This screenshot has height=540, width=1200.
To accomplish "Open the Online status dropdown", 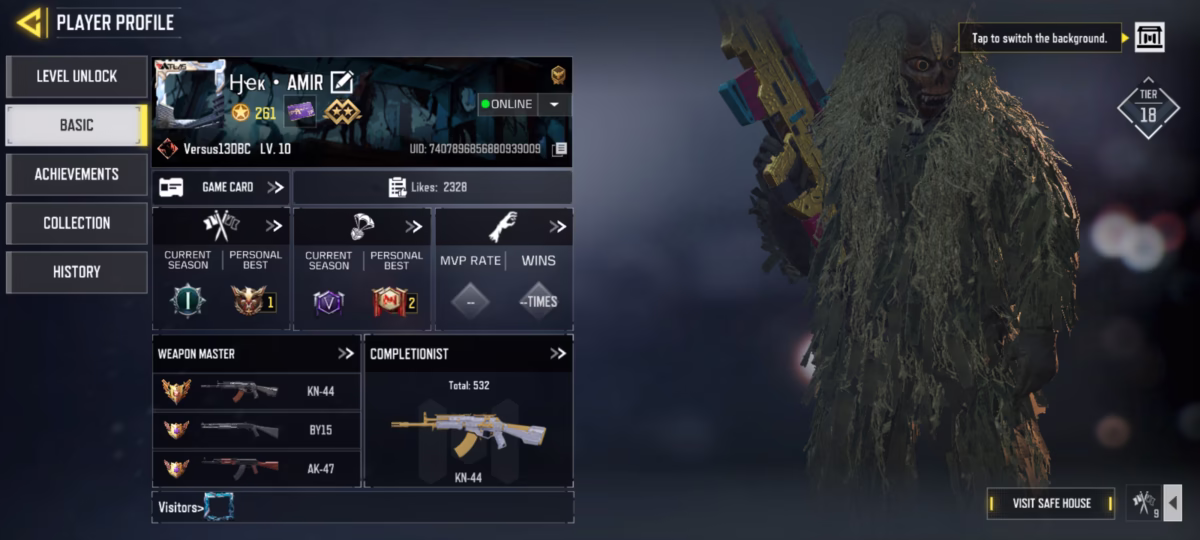I will 554,104.
